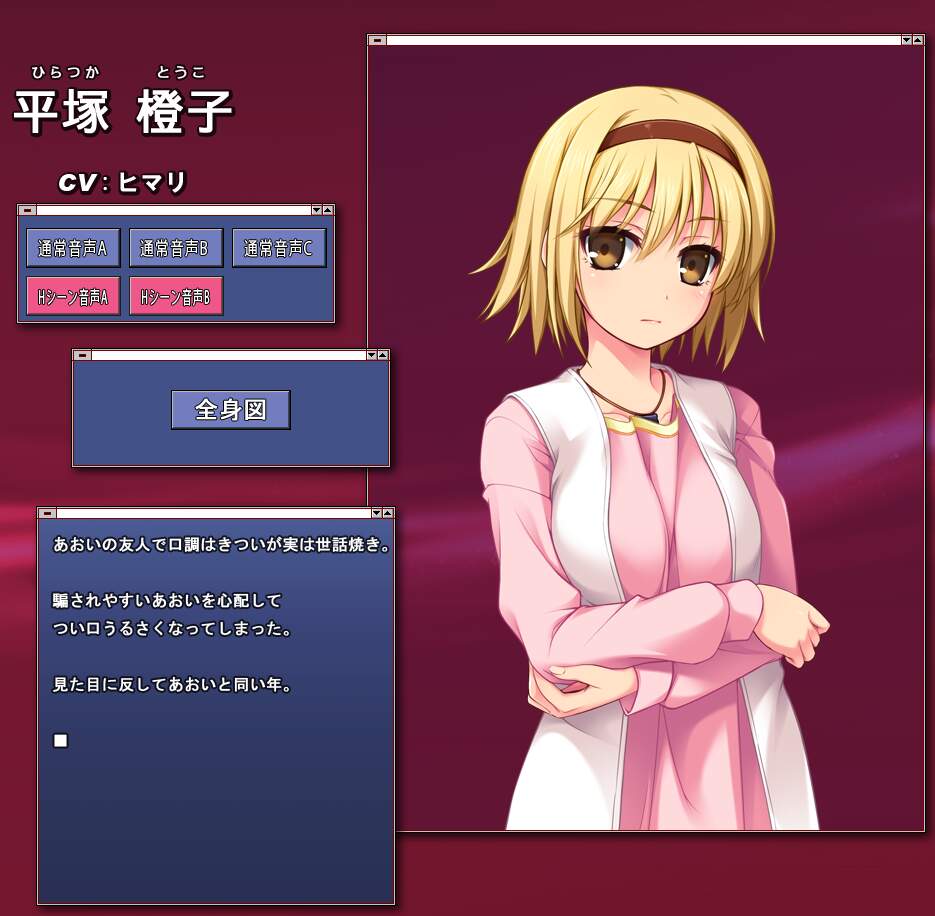This screenshot has width=935, height=916.
Task: Open the 全身図 full-body view
Action: click(231, 410)
